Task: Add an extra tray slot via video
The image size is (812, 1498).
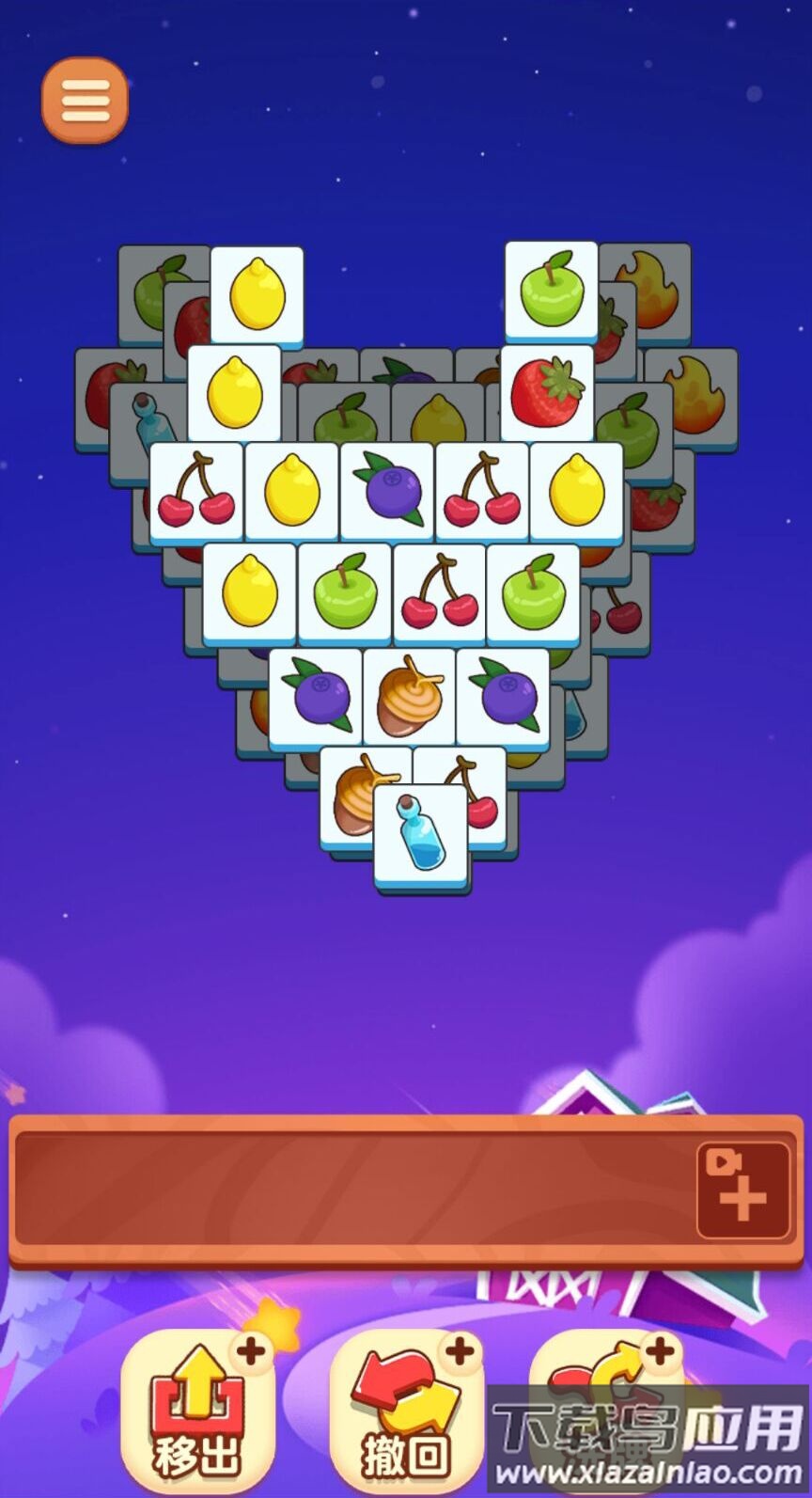Action: (x=742, y=1190)
